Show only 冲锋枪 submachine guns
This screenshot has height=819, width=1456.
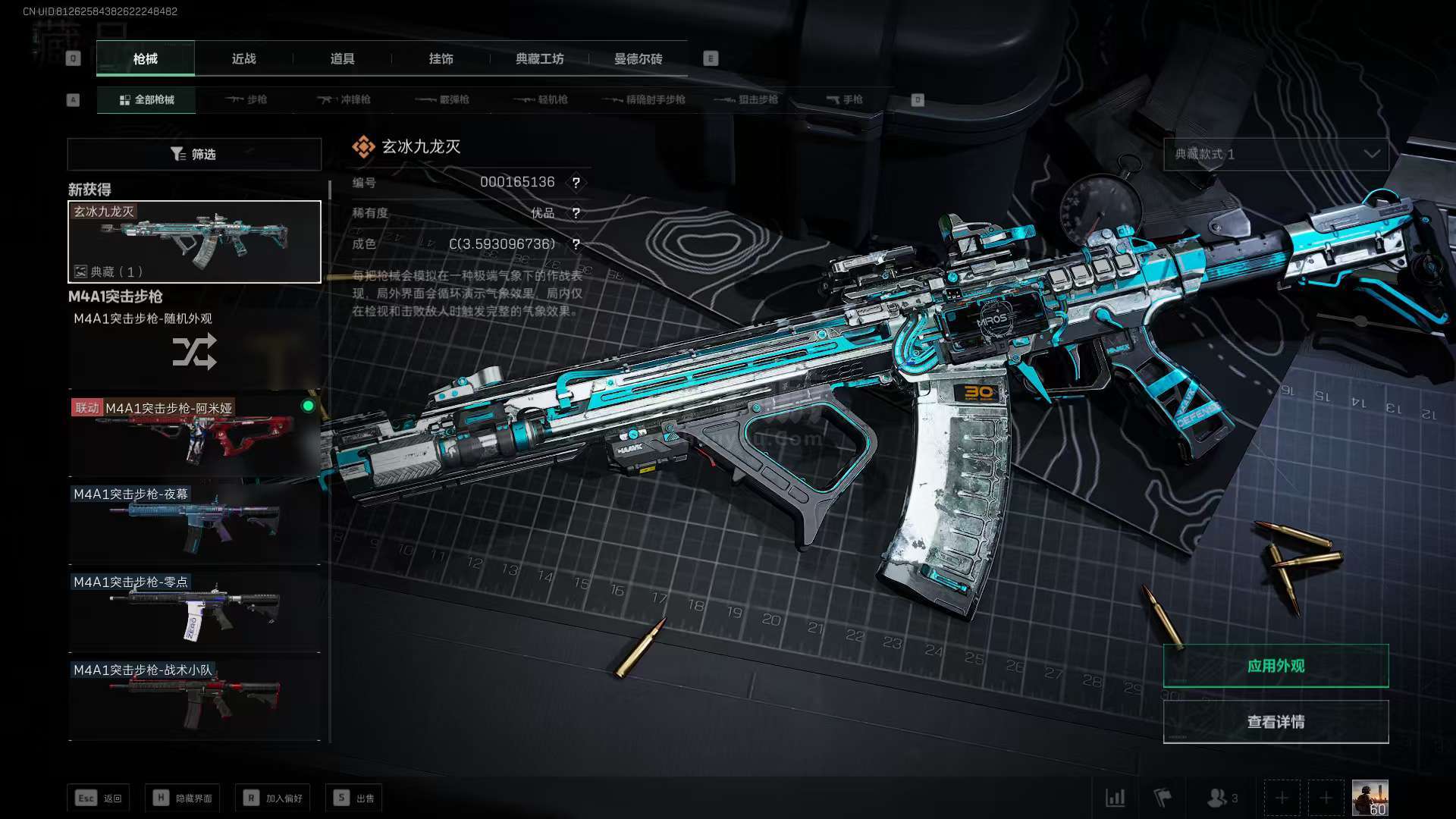(x=344, y=99)
